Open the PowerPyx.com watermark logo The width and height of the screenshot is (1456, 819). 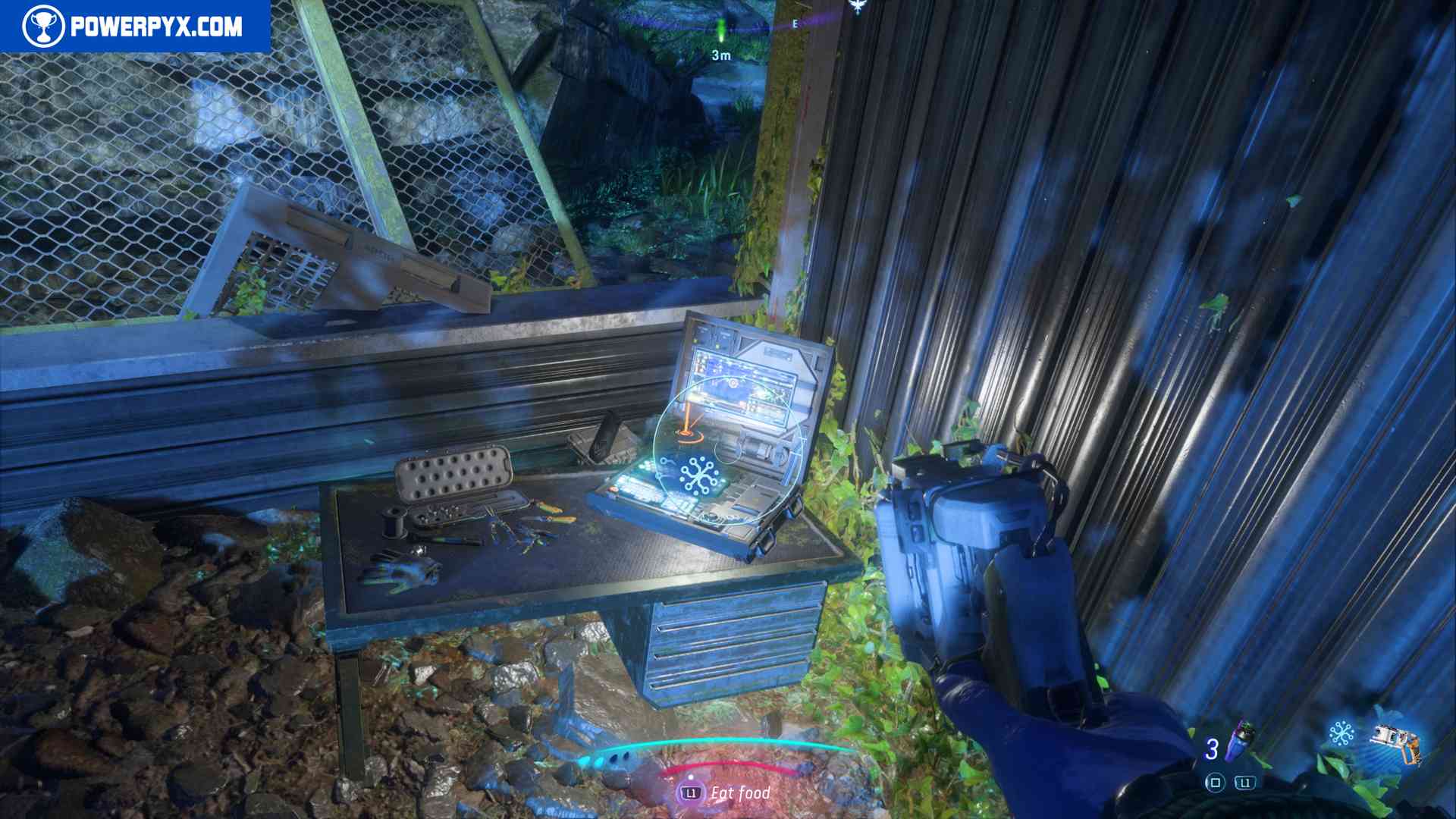[x=134, y=27]
